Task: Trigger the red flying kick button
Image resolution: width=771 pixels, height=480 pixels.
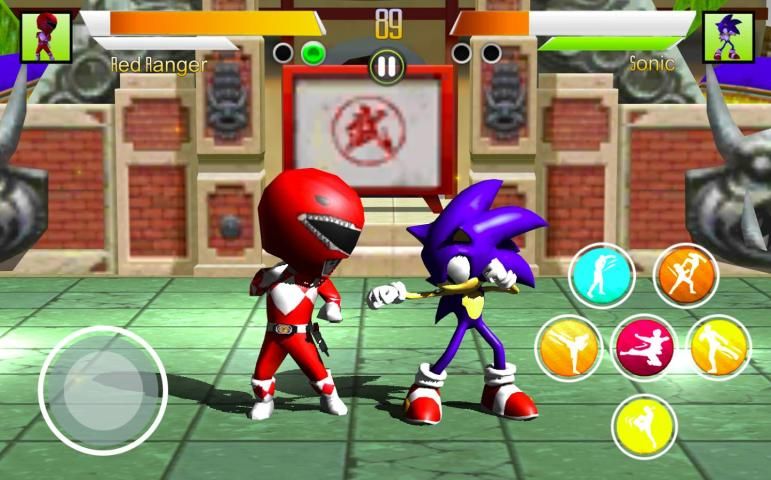Action: coord(644,348)
